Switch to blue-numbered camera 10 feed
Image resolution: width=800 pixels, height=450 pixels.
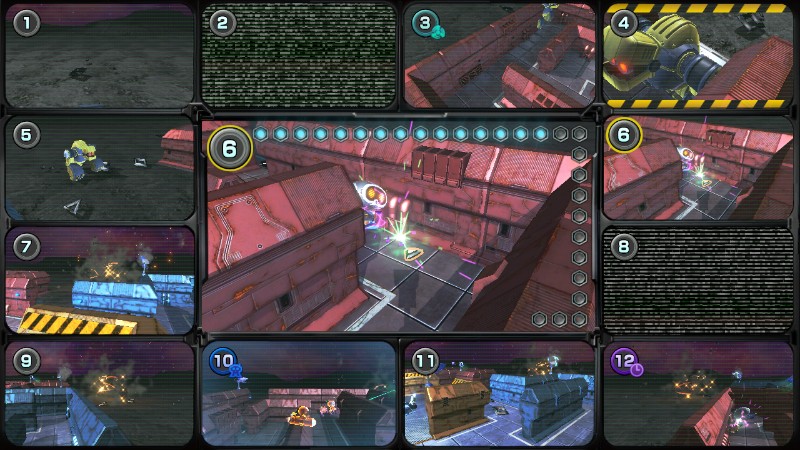(299, 393)
